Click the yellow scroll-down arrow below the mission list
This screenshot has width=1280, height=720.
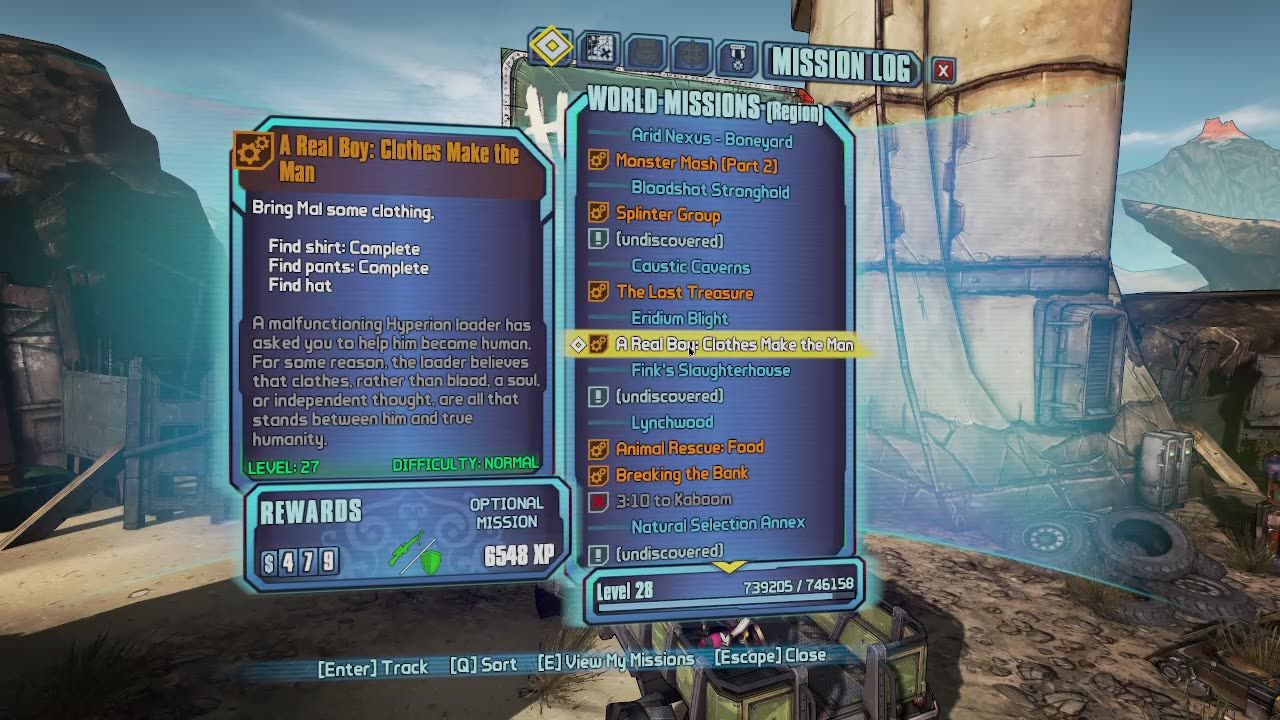(729, 567)
